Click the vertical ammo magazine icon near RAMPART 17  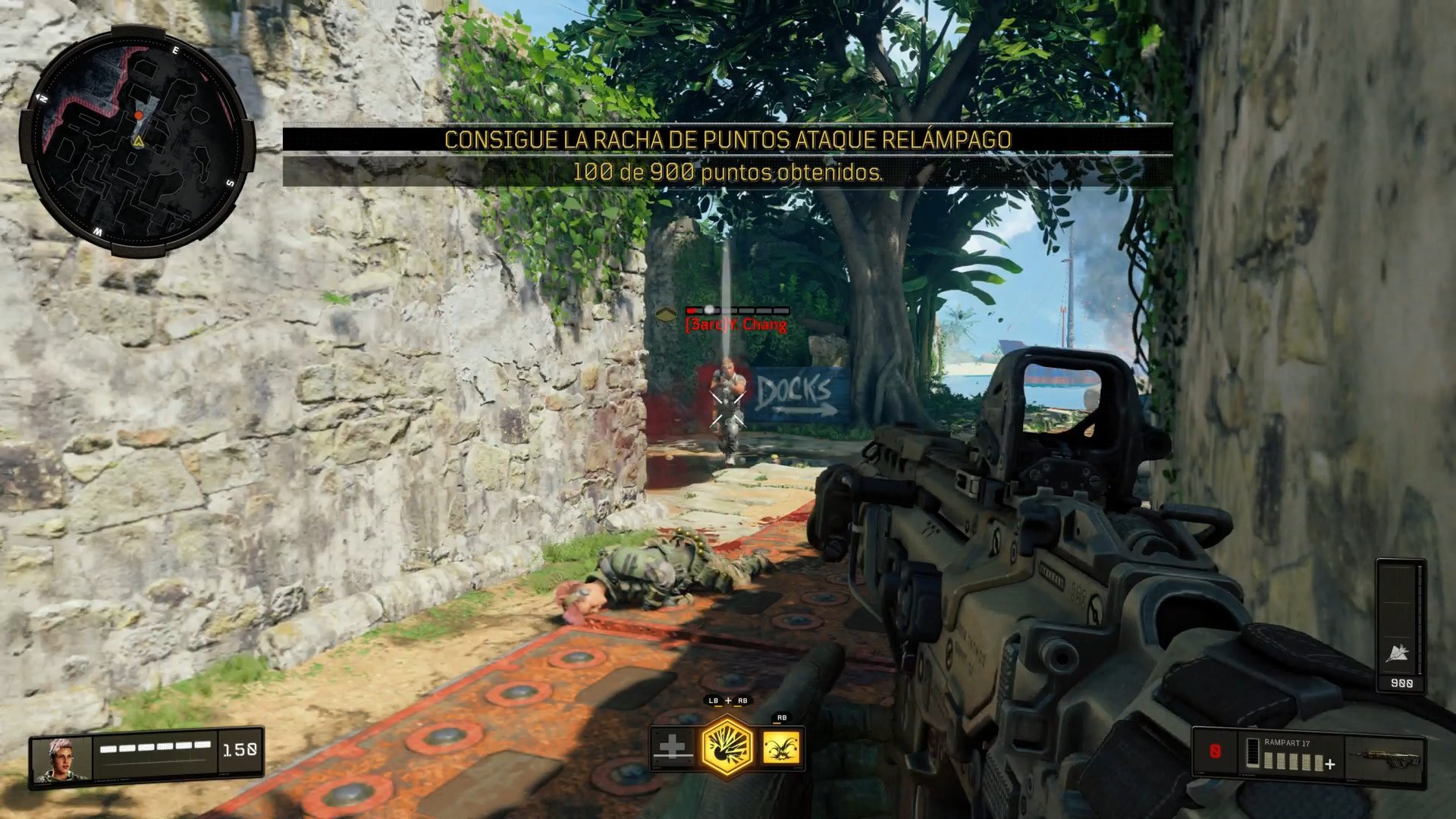click(1253, 753)
